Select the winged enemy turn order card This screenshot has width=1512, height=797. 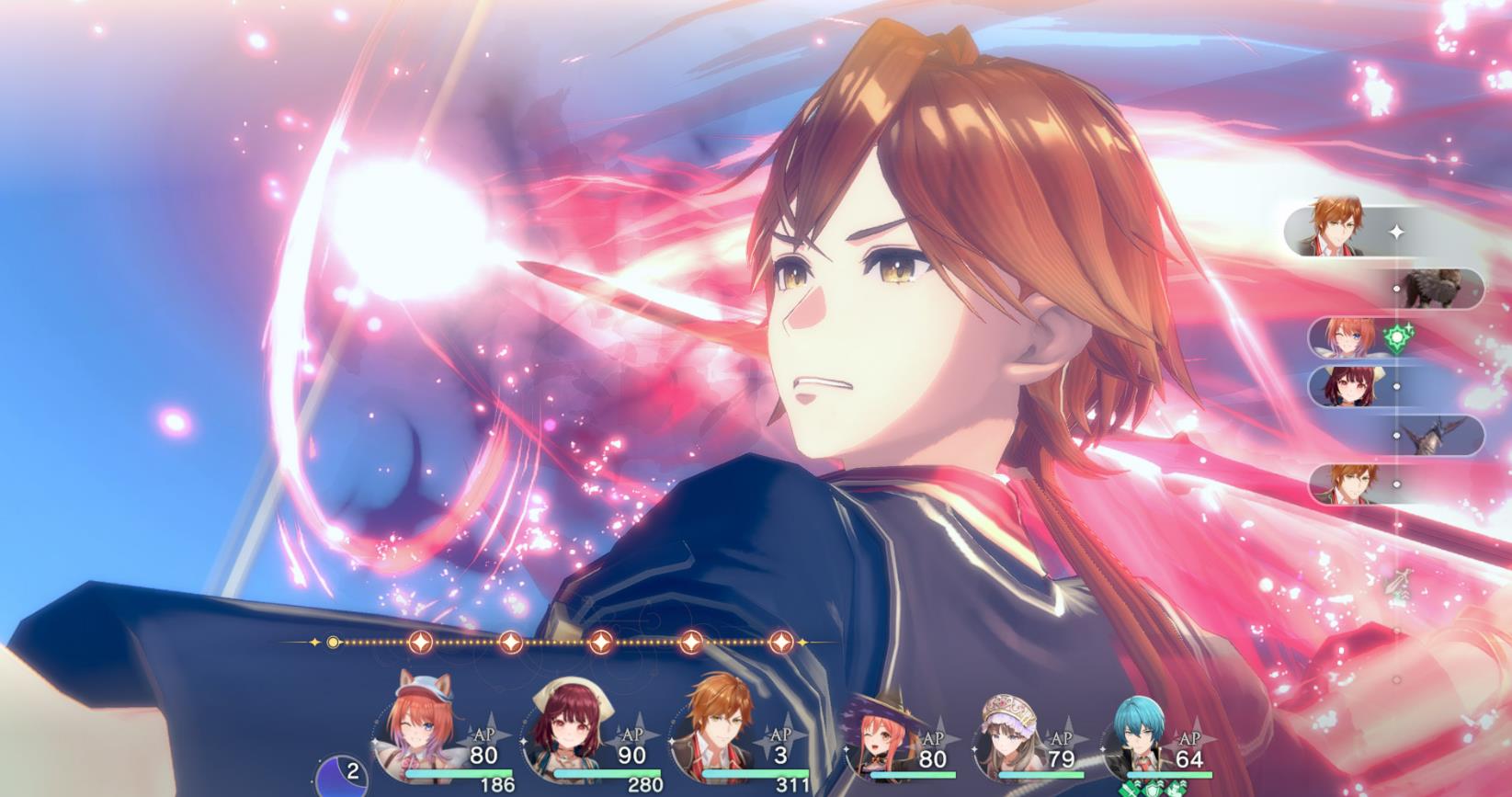coord(1438,435)
